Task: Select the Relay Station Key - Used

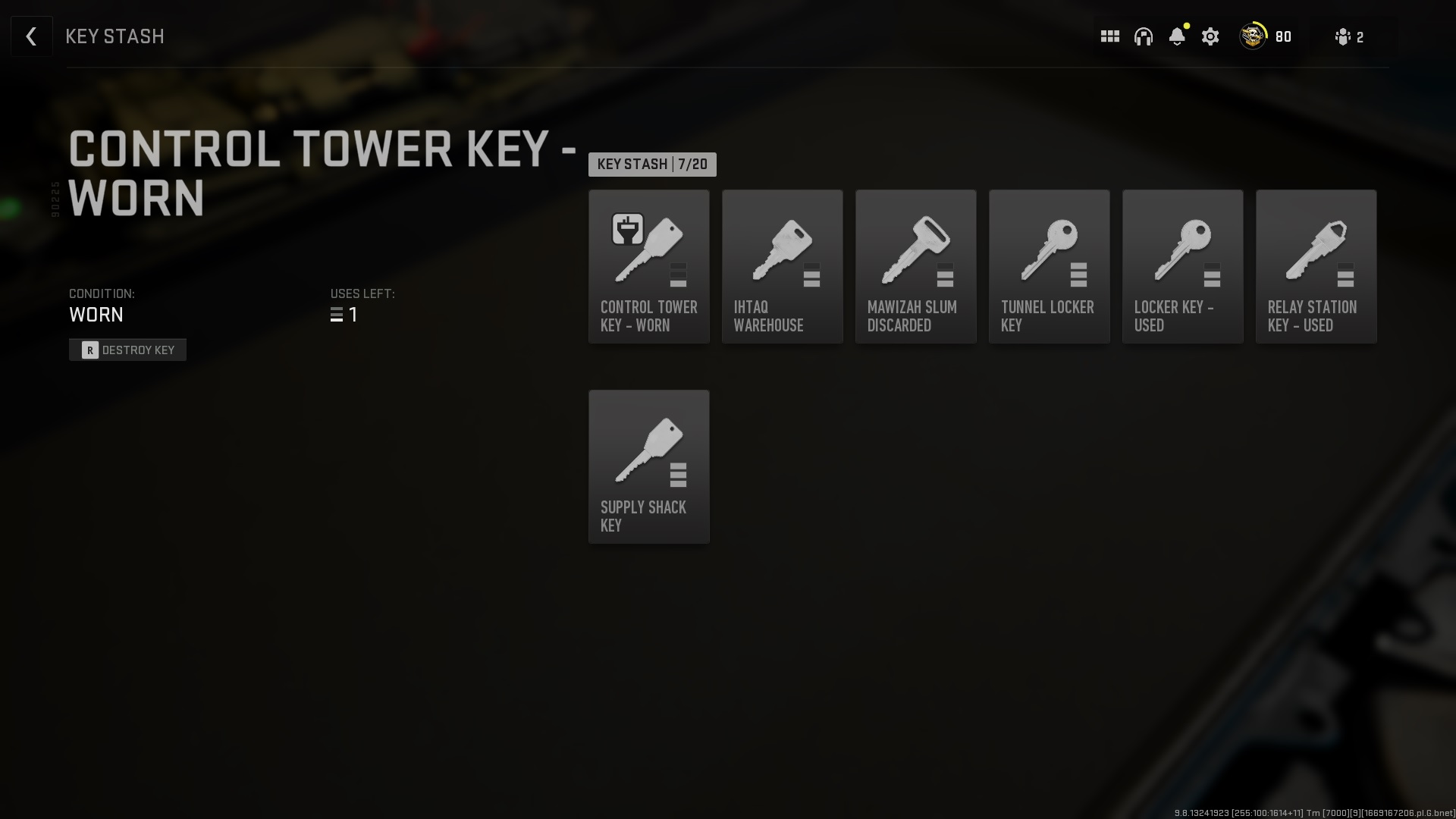Action: tap(1316, 265)
